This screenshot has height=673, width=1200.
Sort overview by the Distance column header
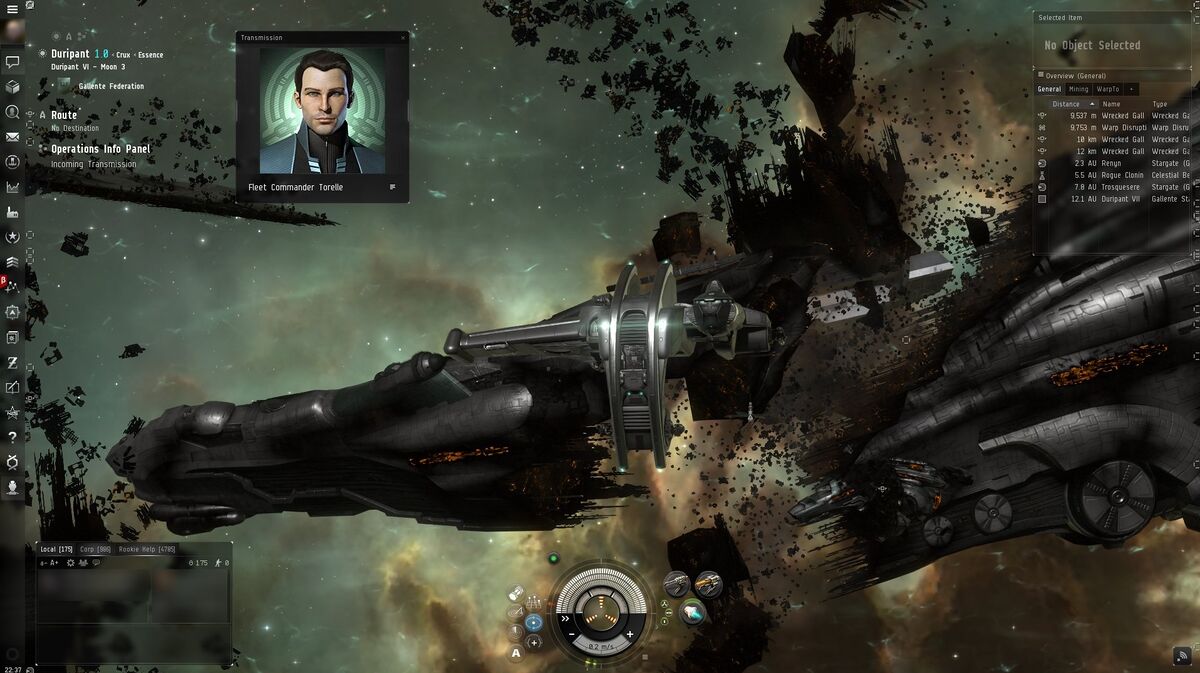tap(1066, 104)
